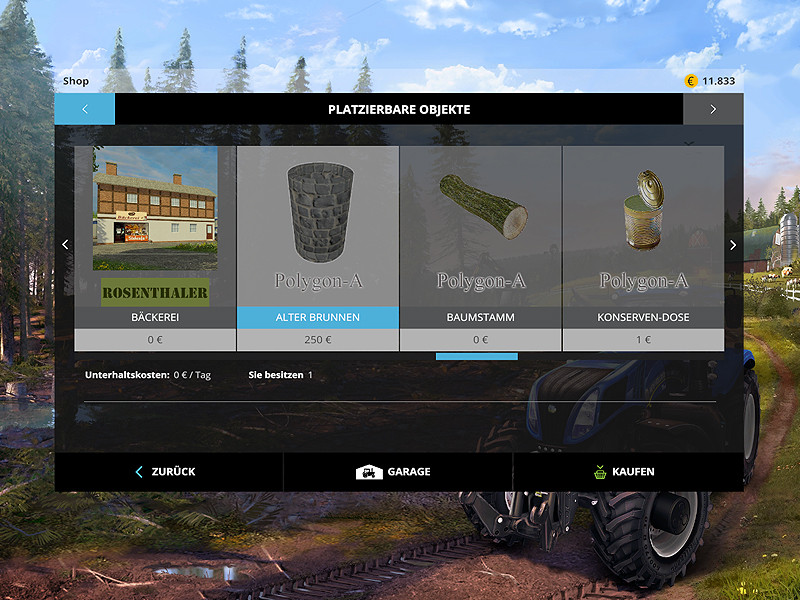This screenshot has height=600, width=800.
Task: Show earlier items with the left list arrow
Action: click(x=65, y=245)
